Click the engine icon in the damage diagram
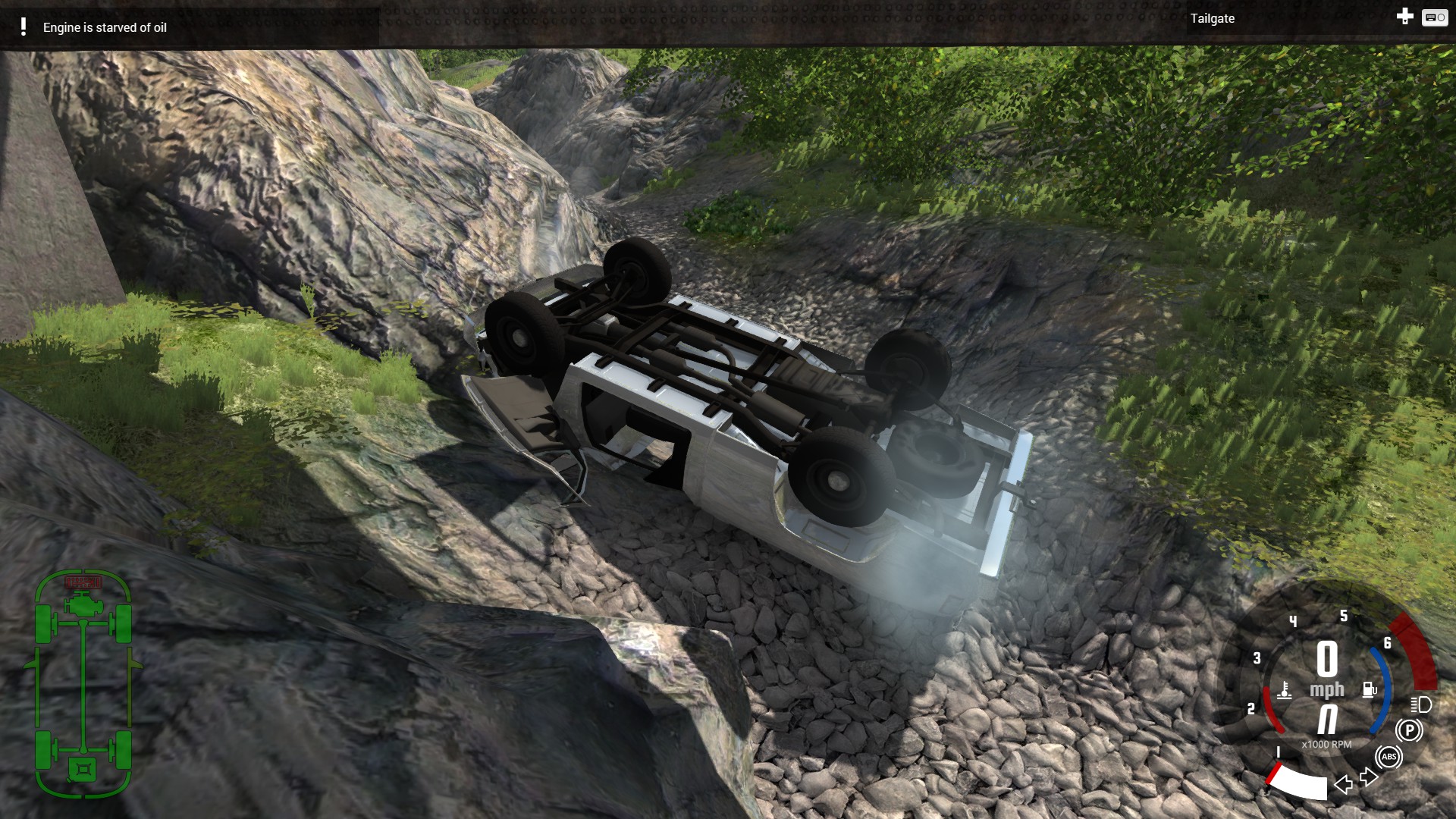The image size is (1456, 819). (82, 604)
